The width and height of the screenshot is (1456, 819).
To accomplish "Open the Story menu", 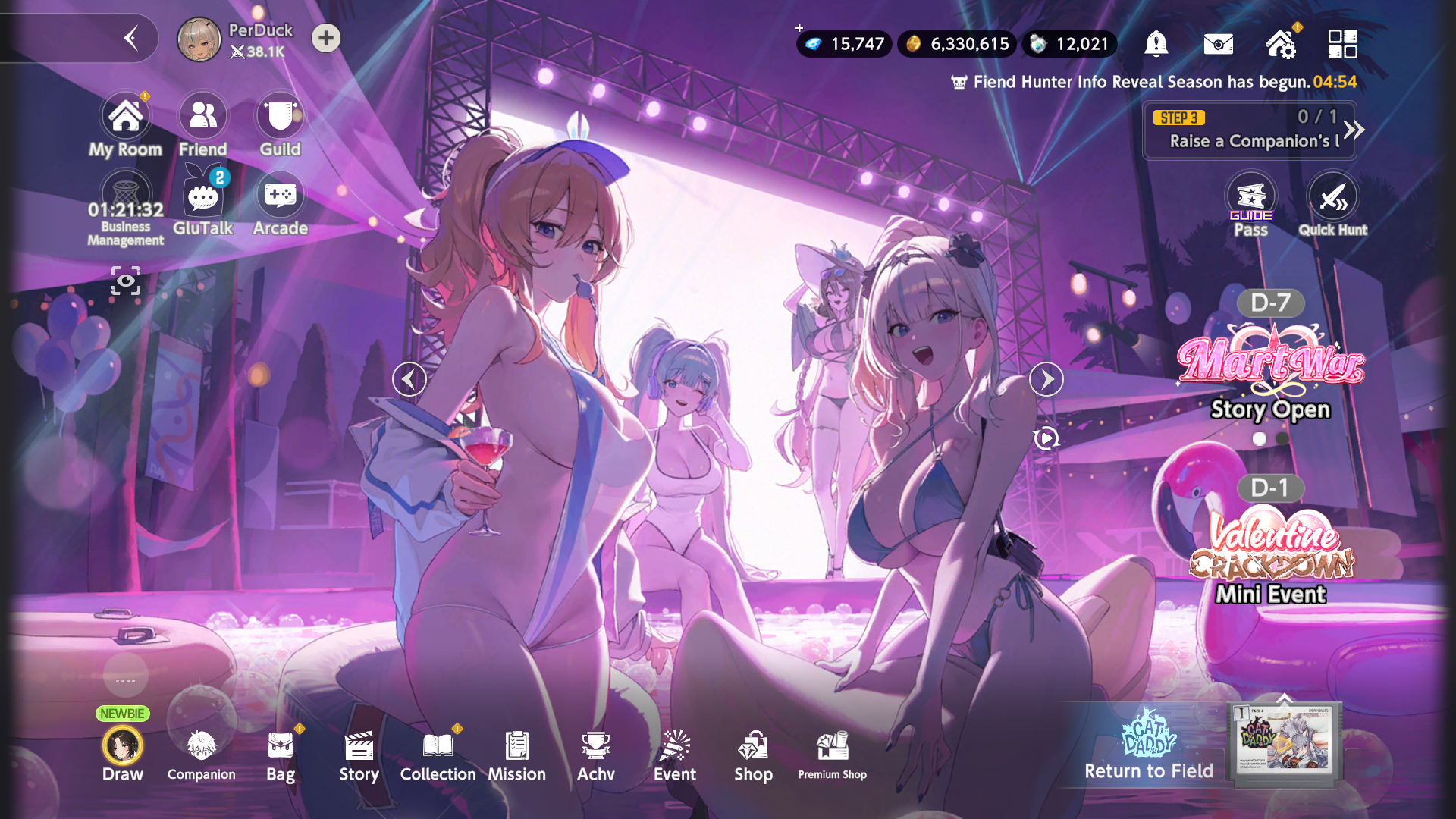I will 359,752.
